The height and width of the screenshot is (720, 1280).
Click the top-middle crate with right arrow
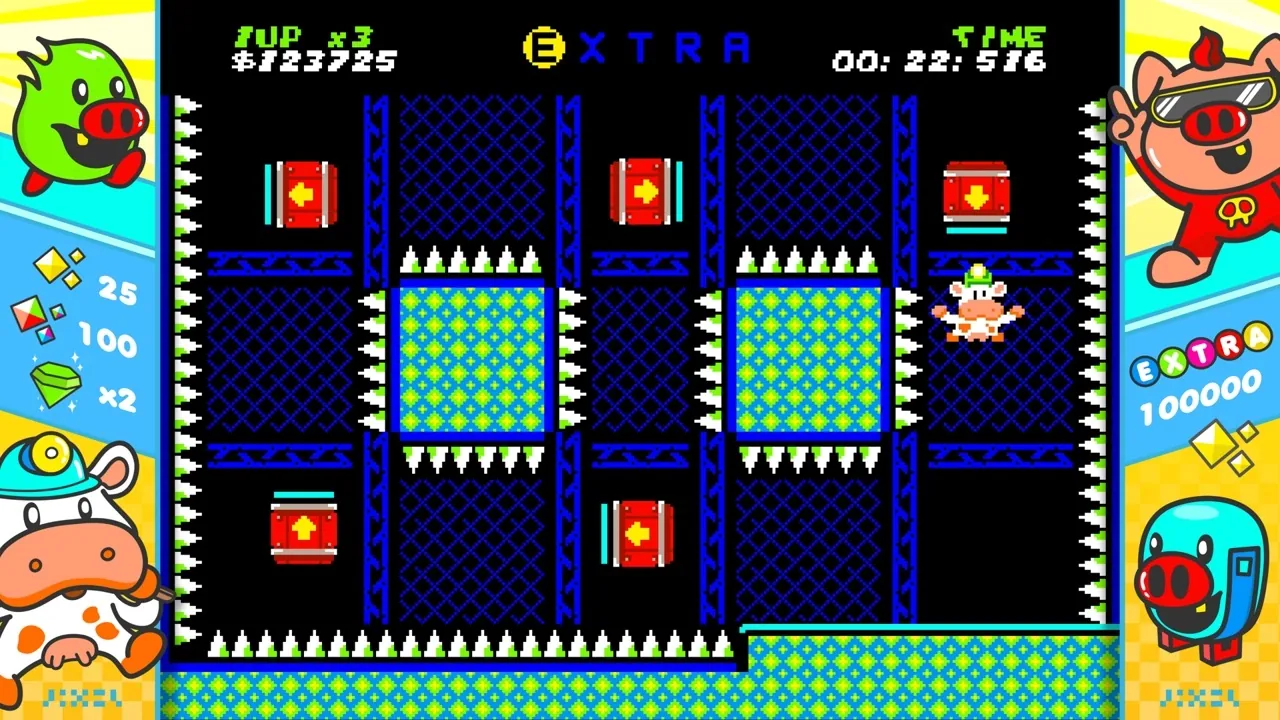click(x=645, y=190)
